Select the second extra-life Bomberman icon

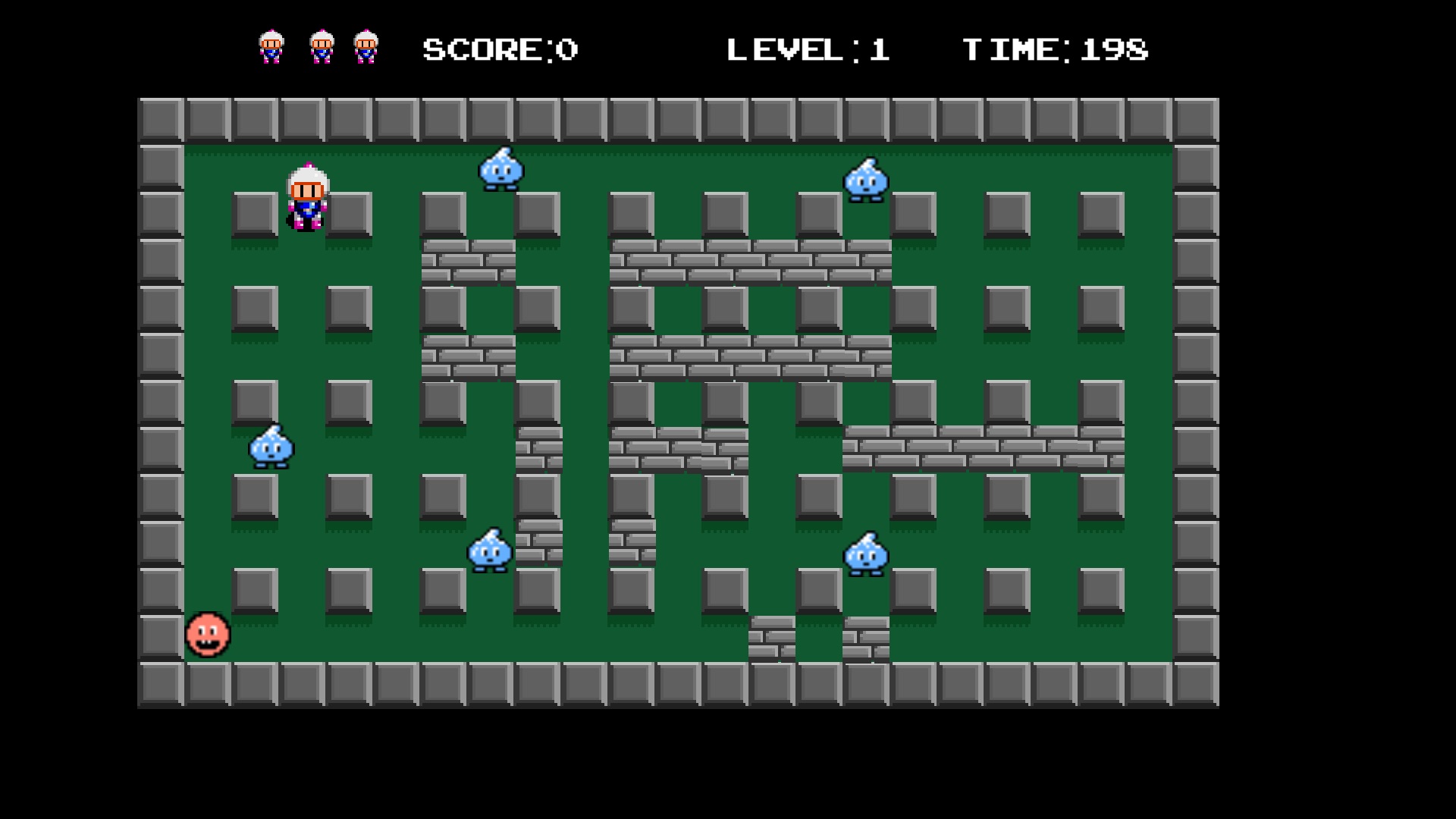click(x=321, y=48)
